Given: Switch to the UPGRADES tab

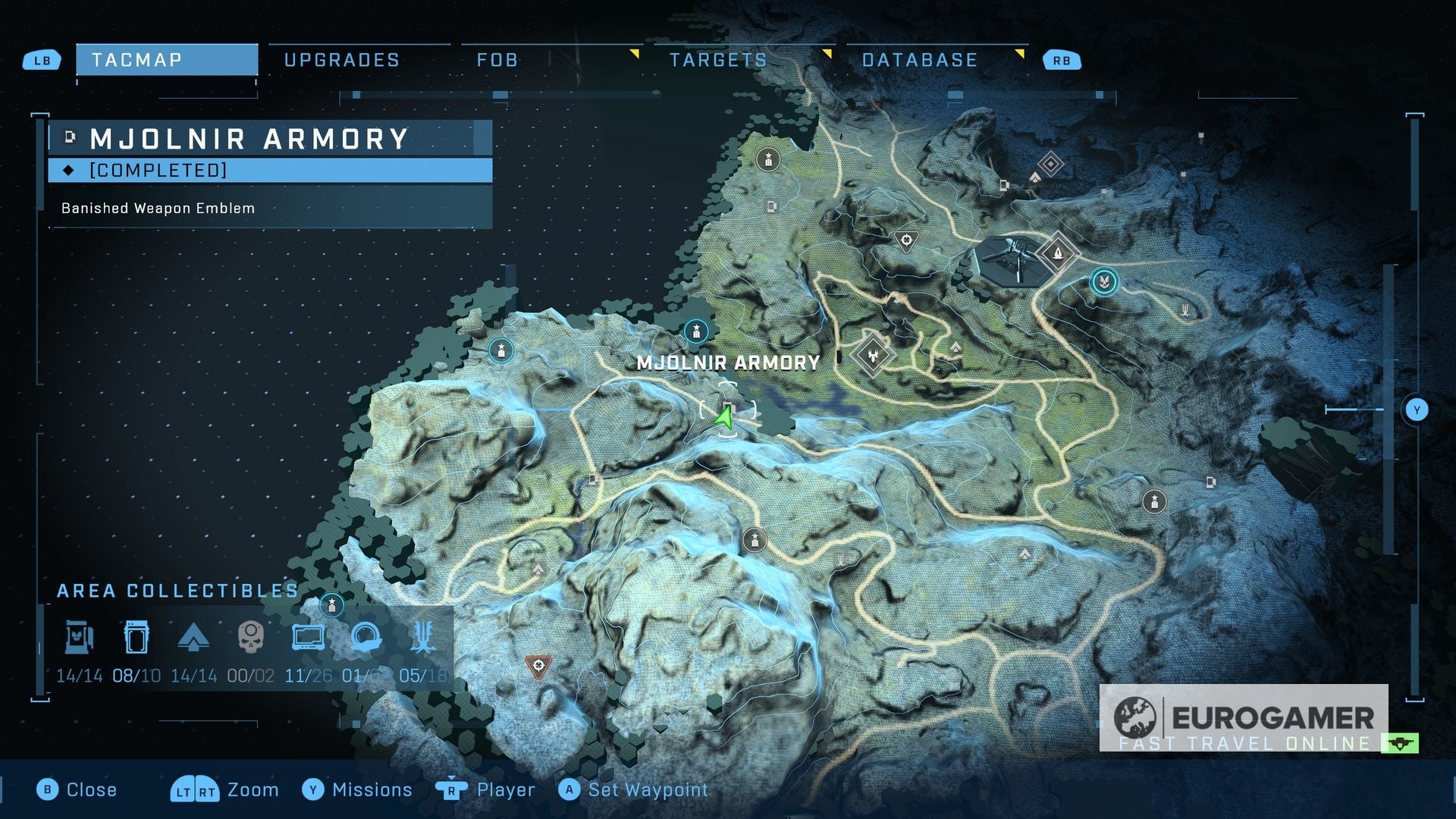Looking at the screenshot, I should pos(341,59).
